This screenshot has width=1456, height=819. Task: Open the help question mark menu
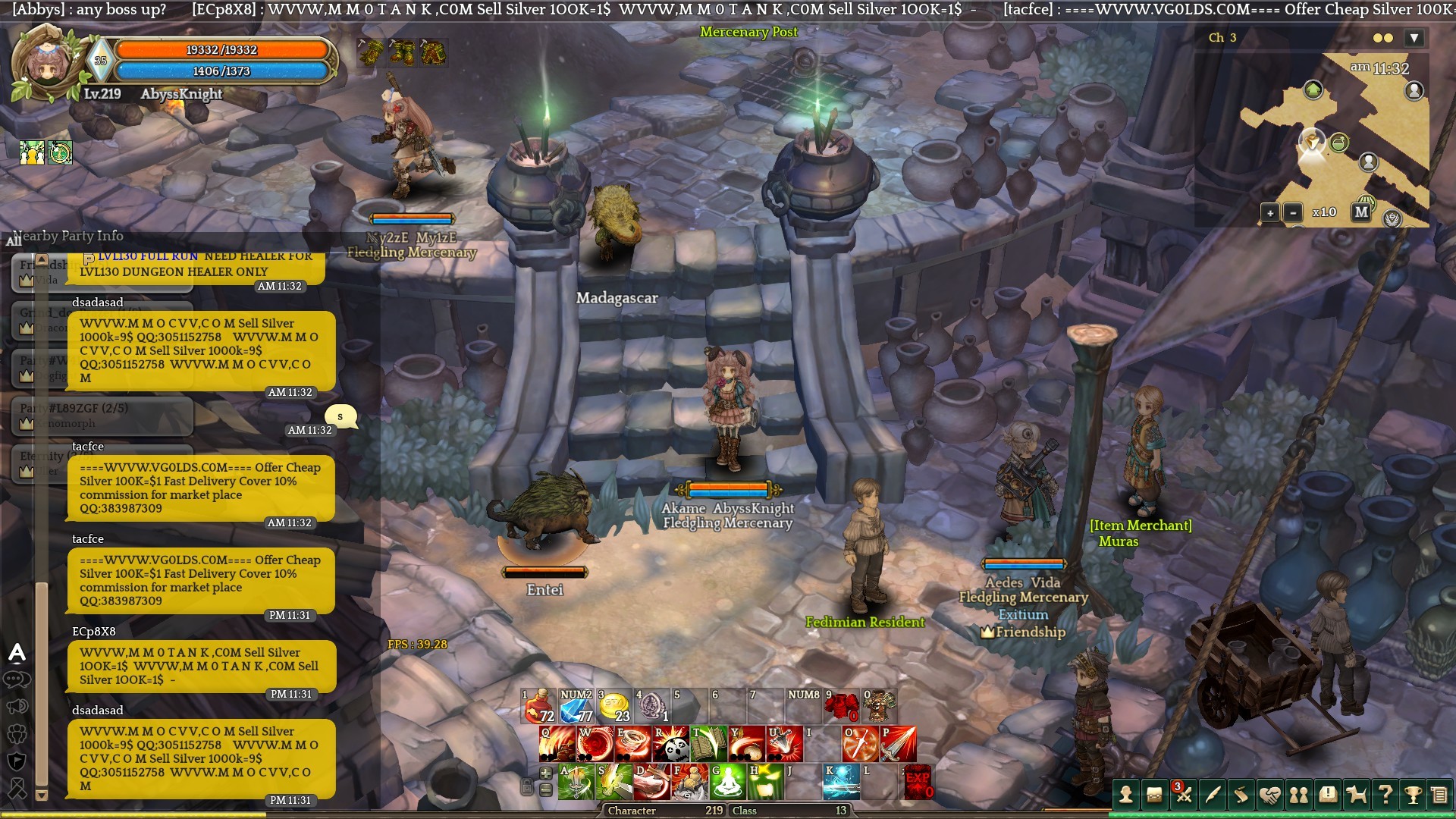[x=1385, y=795]
